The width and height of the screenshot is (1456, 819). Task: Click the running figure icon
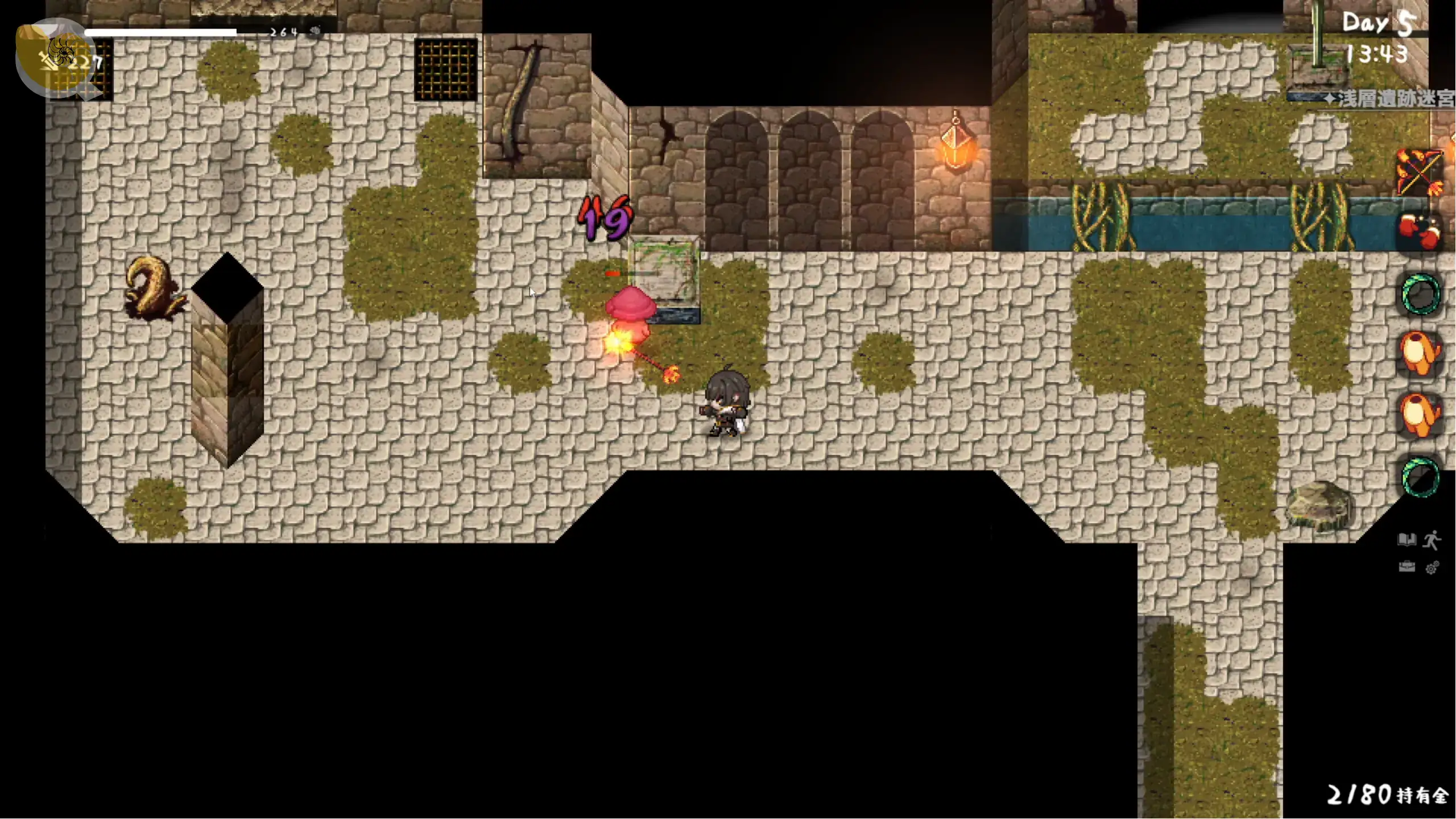[x=1432, y=540]
